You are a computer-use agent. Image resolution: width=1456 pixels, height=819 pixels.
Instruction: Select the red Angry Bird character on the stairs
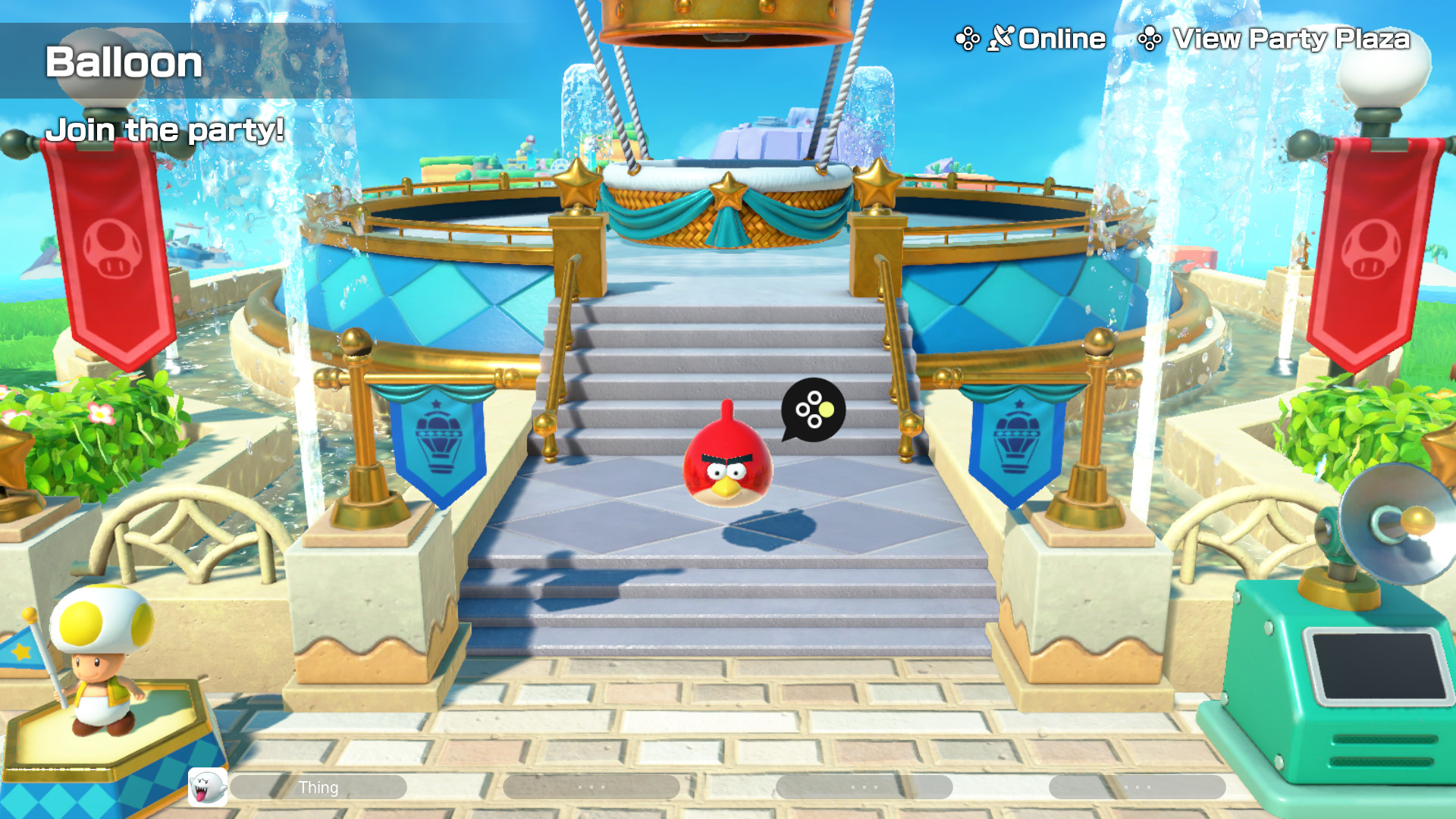[x=726, y=463]
